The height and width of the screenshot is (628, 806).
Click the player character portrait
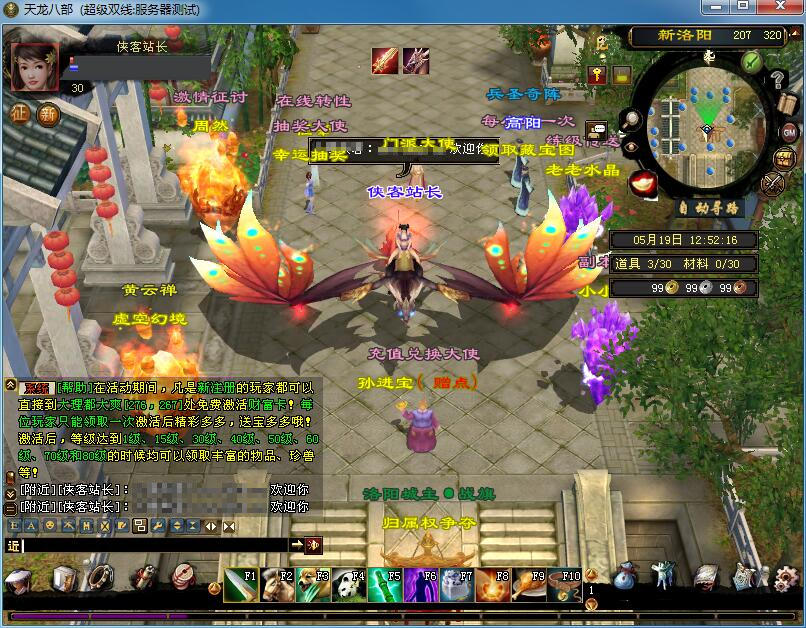35,67
